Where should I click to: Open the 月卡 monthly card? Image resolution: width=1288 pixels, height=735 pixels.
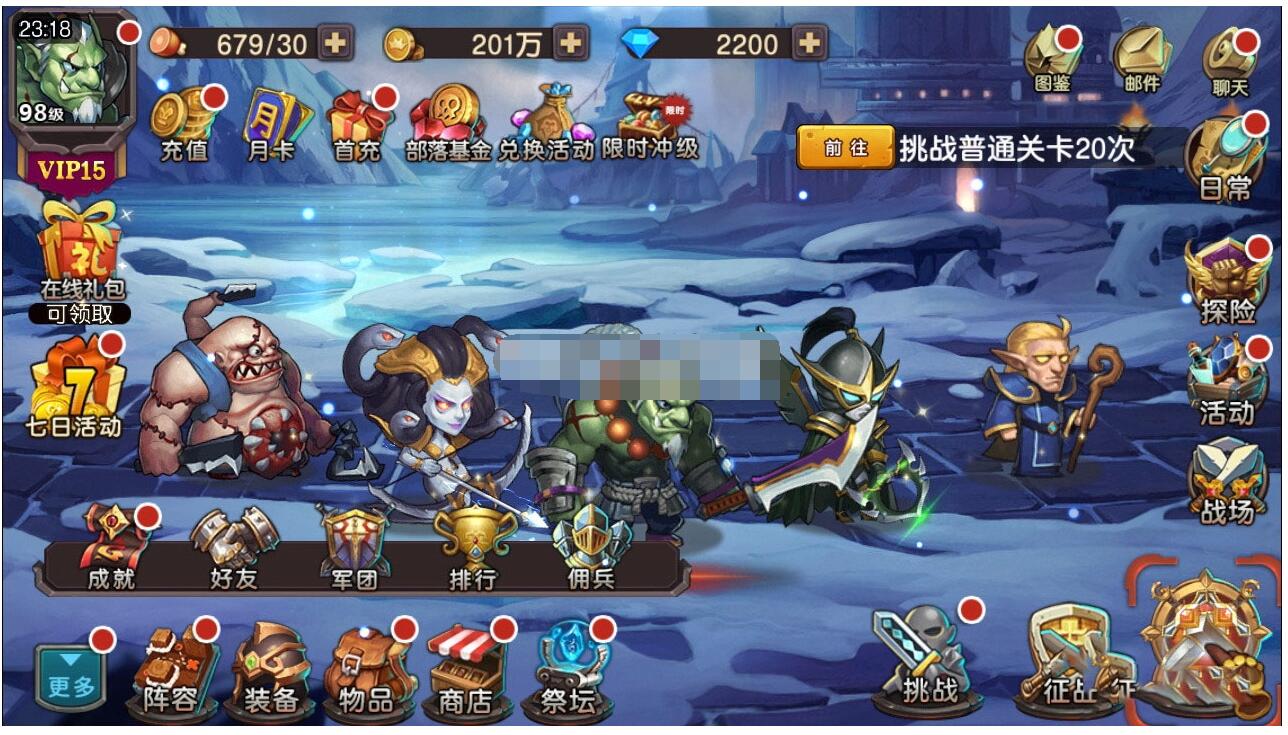[272, 123]
